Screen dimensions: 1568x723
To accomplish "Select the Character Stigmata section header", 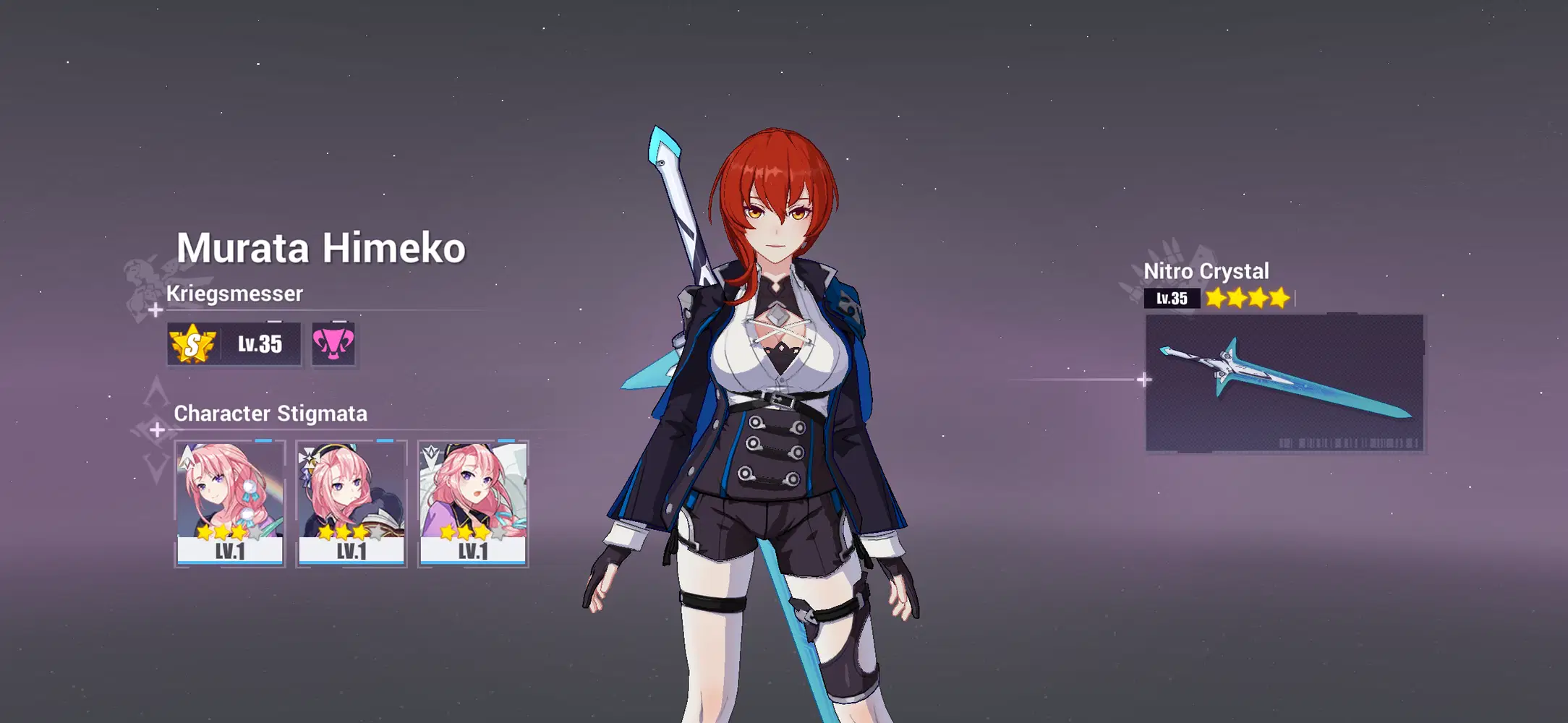I will (271, 414).
